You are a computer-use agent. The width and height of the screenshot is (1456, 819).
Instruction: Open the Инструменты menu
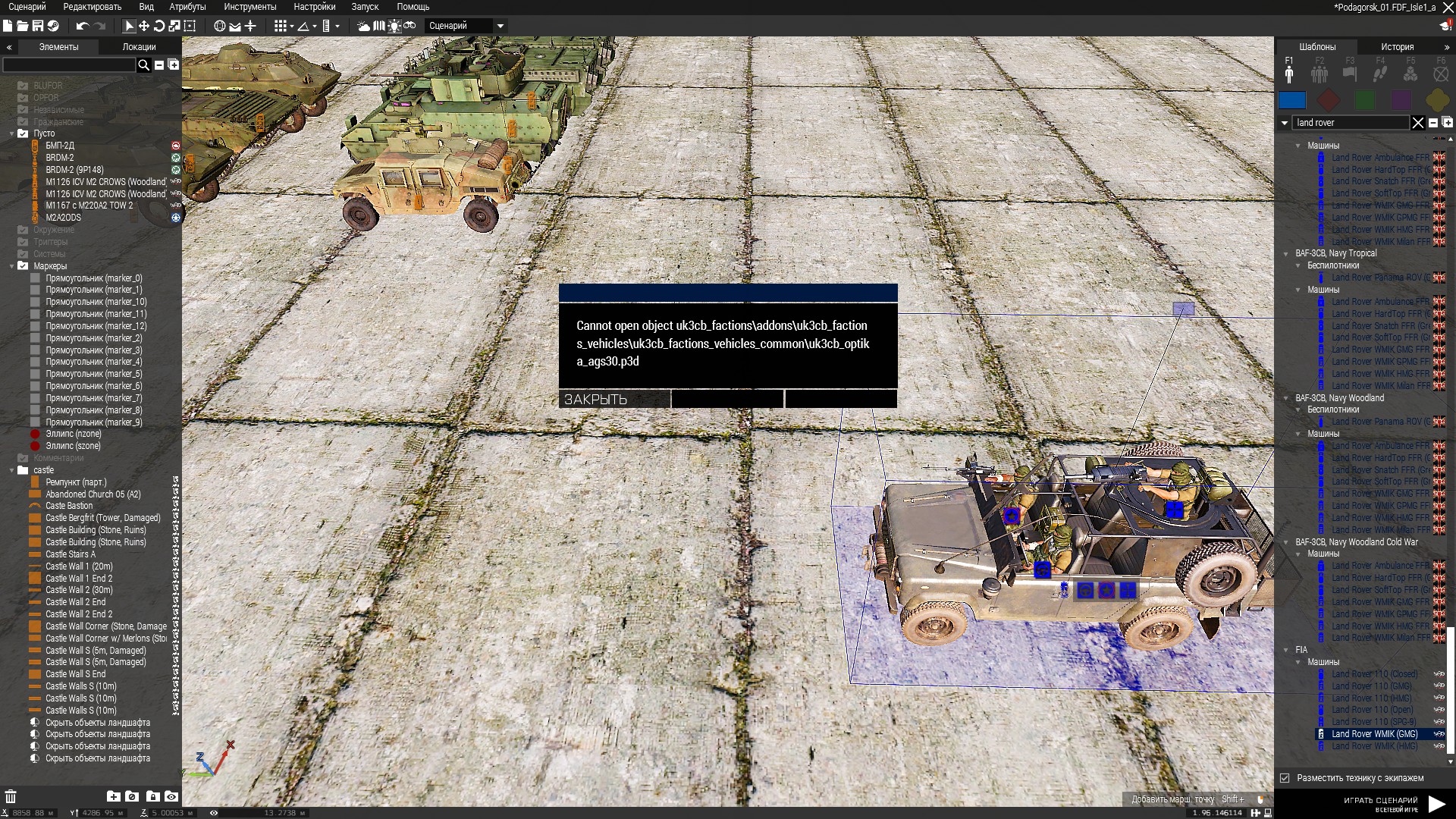pos(250,7)
